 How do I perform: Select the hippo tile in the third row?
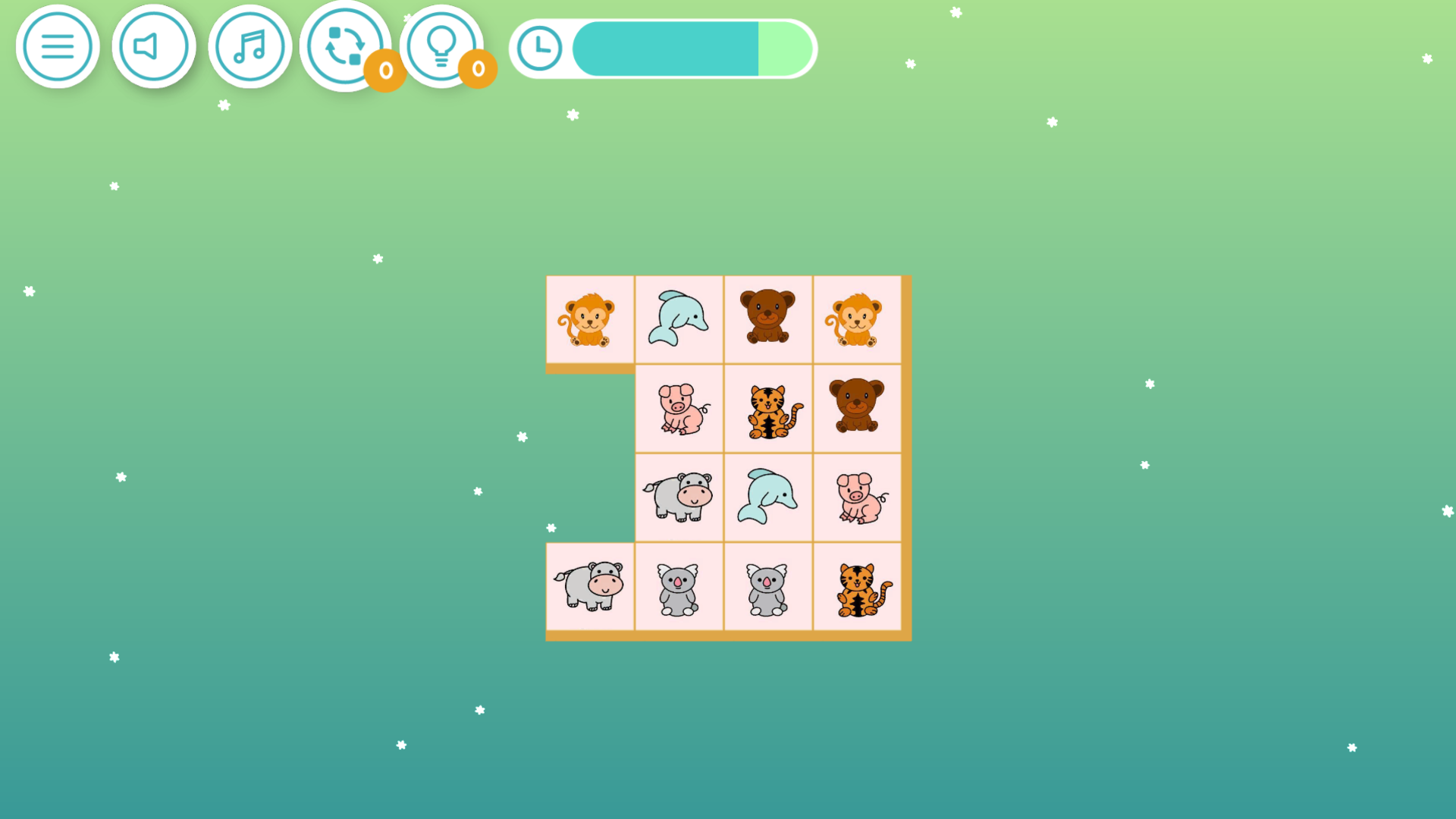pos(678,497)
